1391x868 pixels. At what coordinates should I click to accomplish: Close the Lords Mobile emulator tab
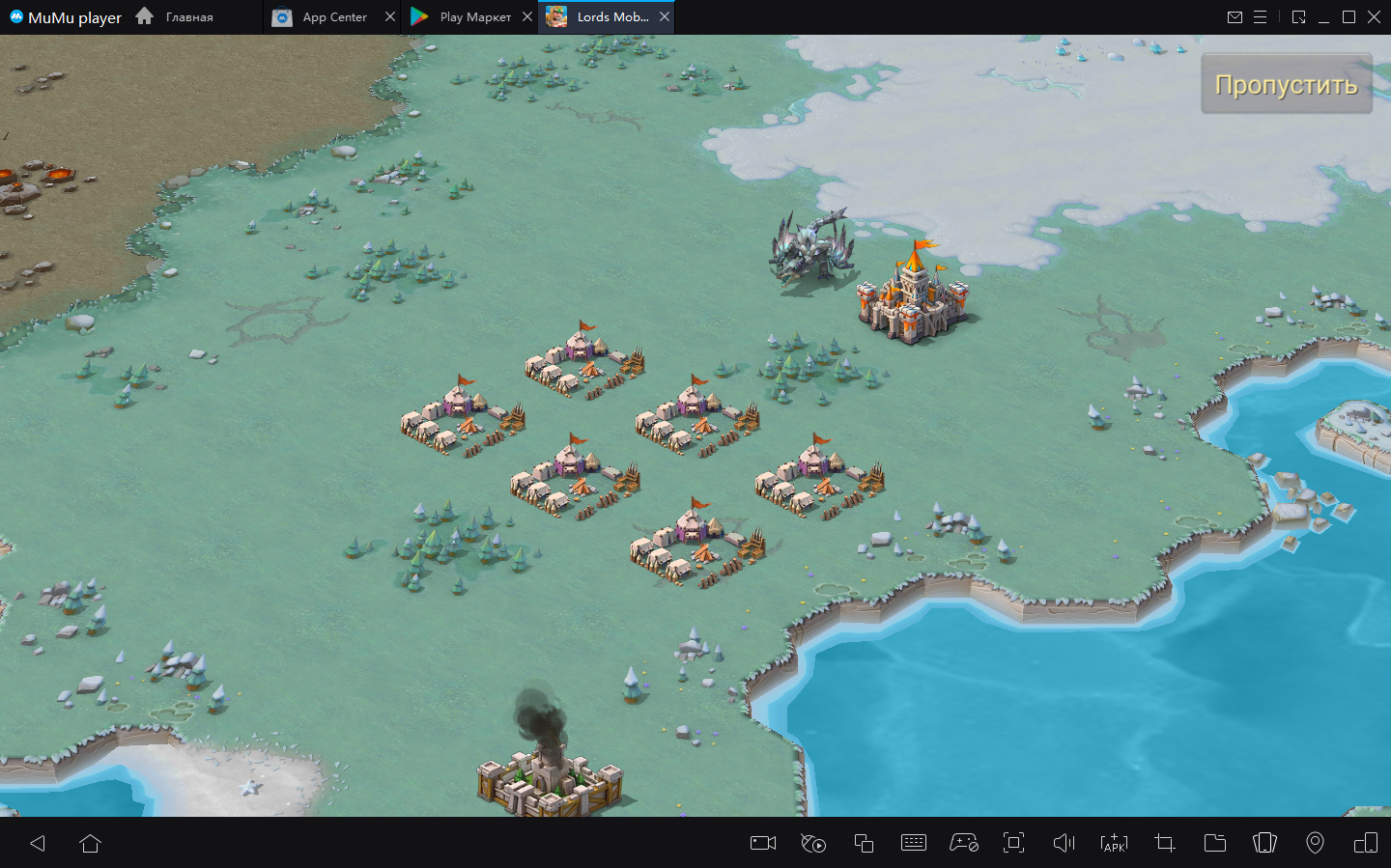pos(665,17)
